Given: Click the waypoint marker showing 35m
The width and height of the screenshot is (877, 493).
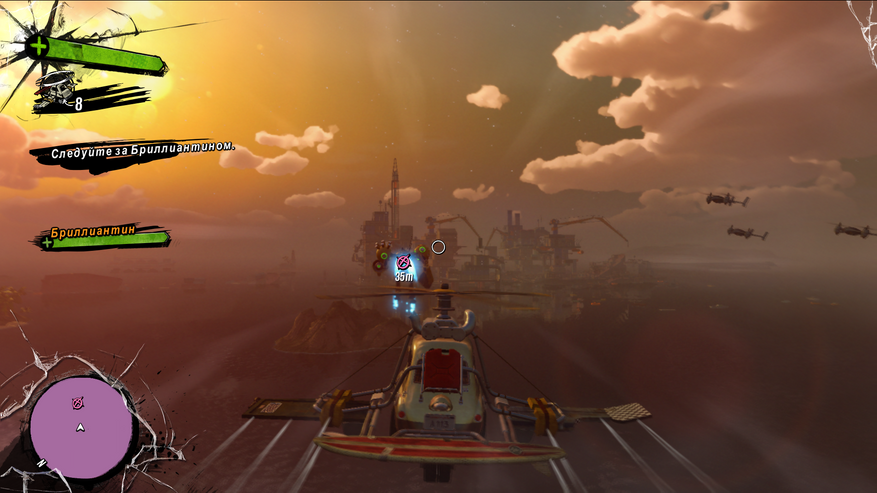Looking at the screenshot, I should 403,263.
